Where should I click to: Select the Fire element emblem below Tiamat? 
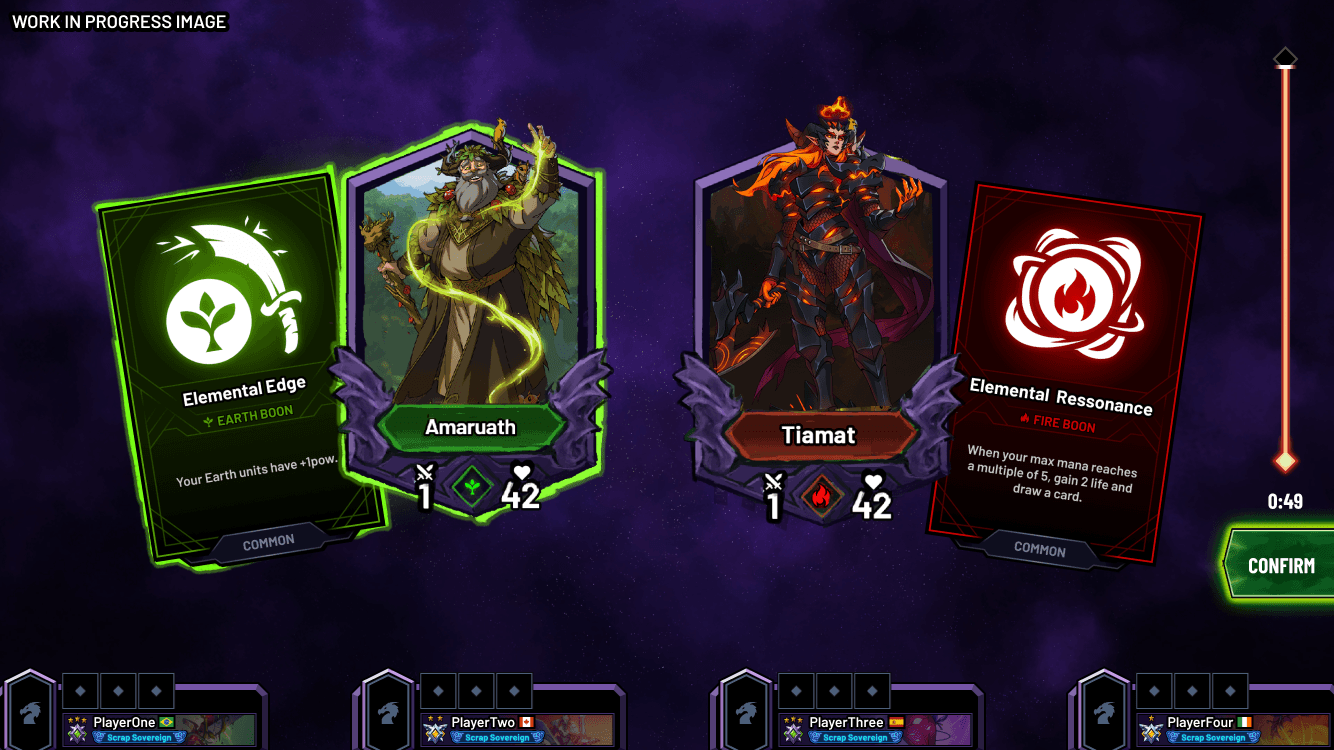(820, 497)
